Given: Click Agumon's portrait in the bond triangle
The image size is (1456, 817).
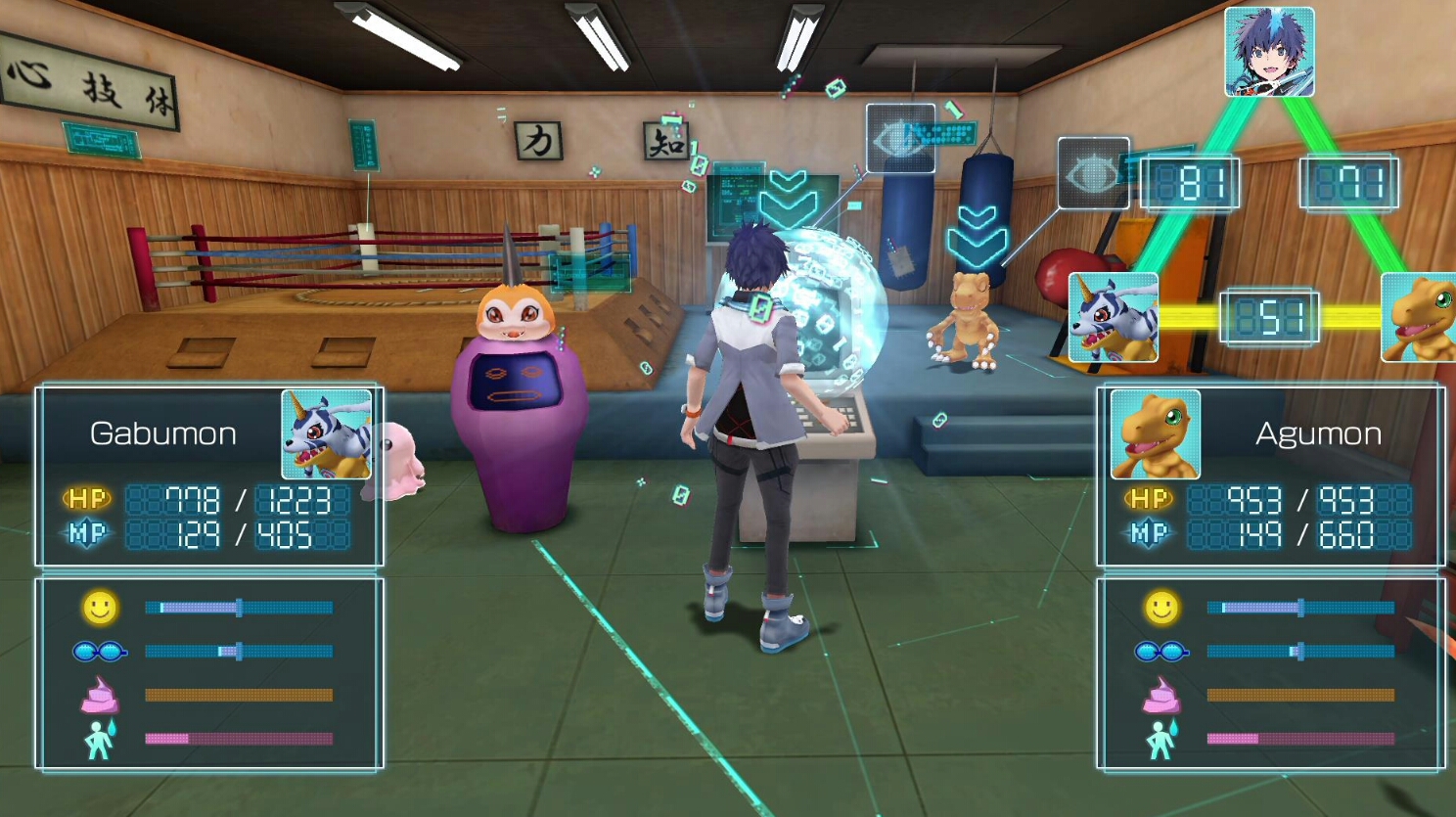Looking at the screenshot, I should [1419, 317].
